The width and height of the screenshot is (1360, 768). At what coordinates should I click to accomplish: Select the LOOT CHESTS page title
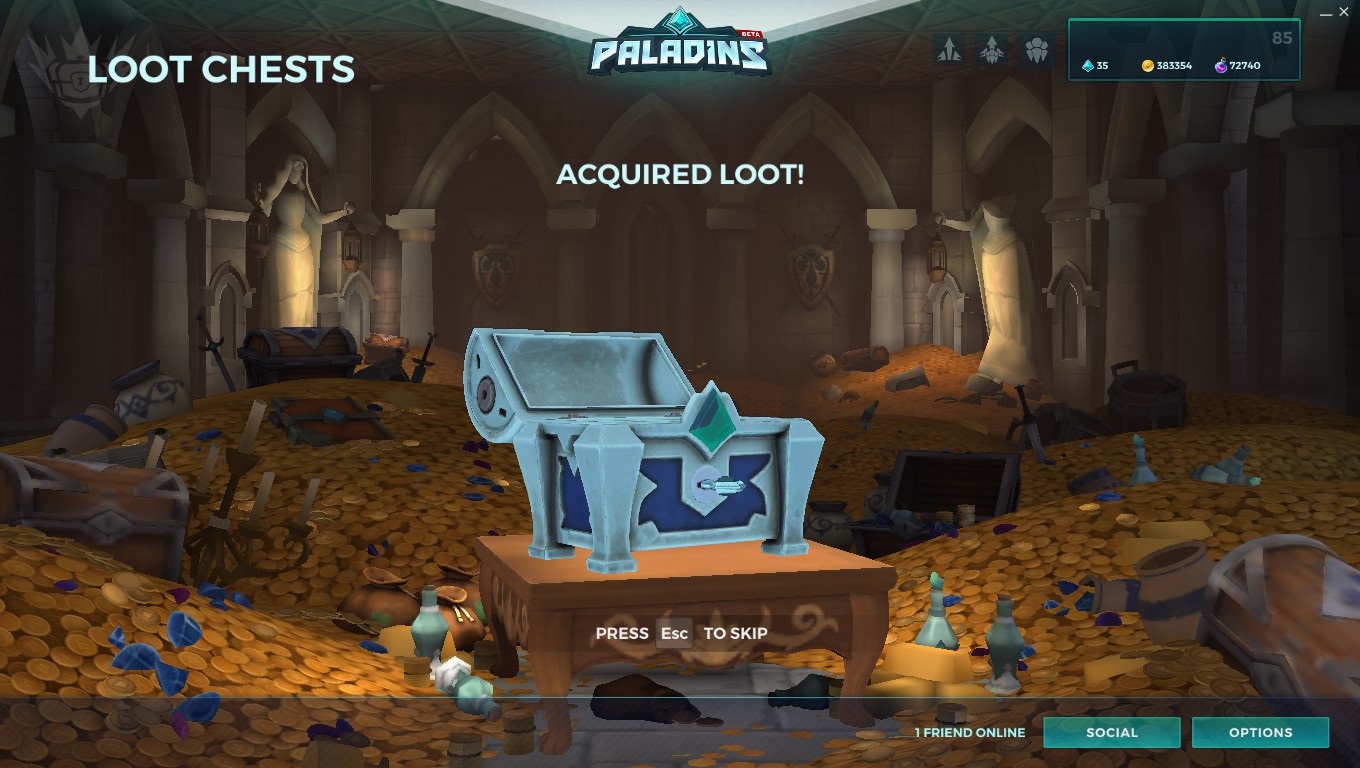tap(220, 69)
